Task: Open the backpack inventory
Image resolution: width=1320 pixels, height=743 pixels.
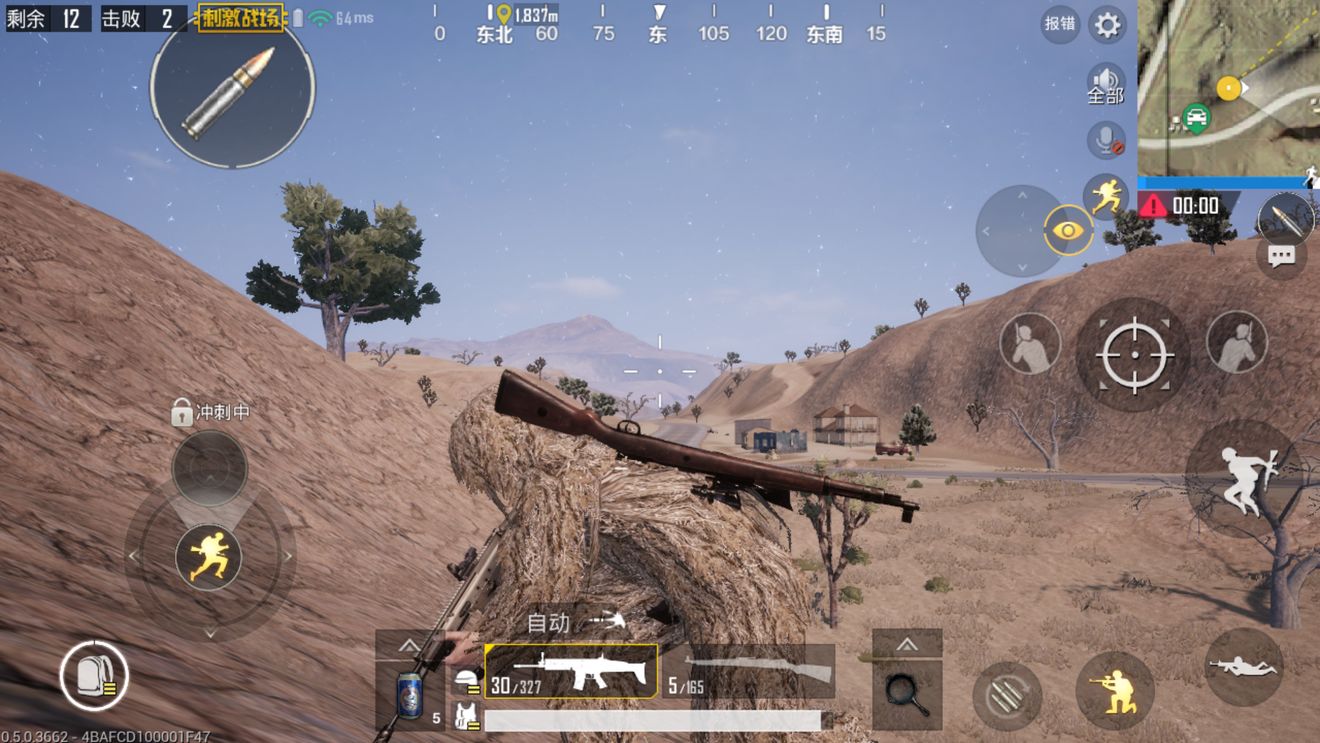Action: click(x=94, y=676)
